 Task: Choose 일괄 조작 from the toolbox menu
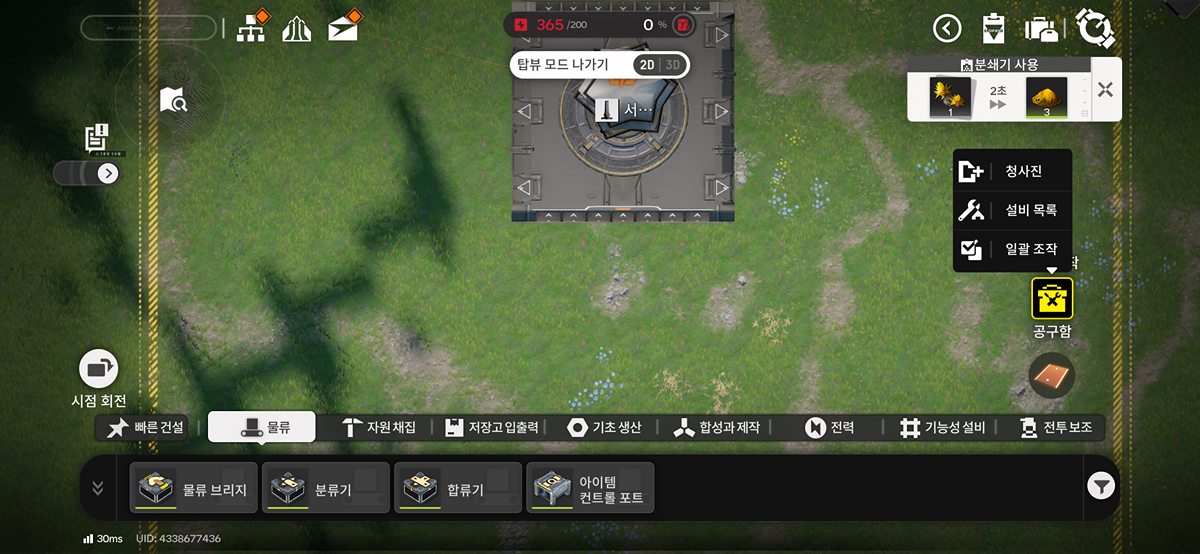1012,250
